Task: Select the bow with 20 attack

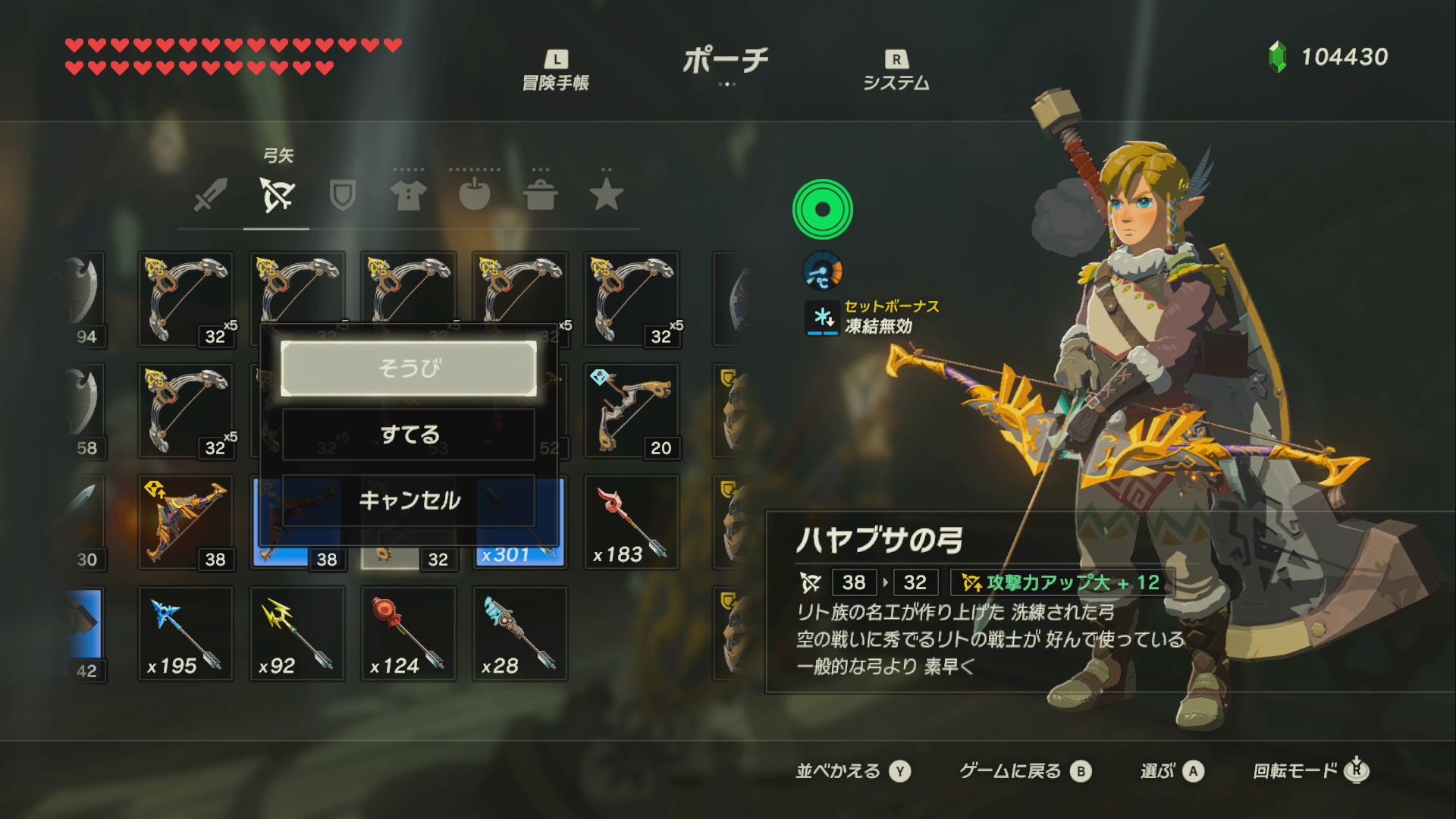Action: (x=631, y=411)
